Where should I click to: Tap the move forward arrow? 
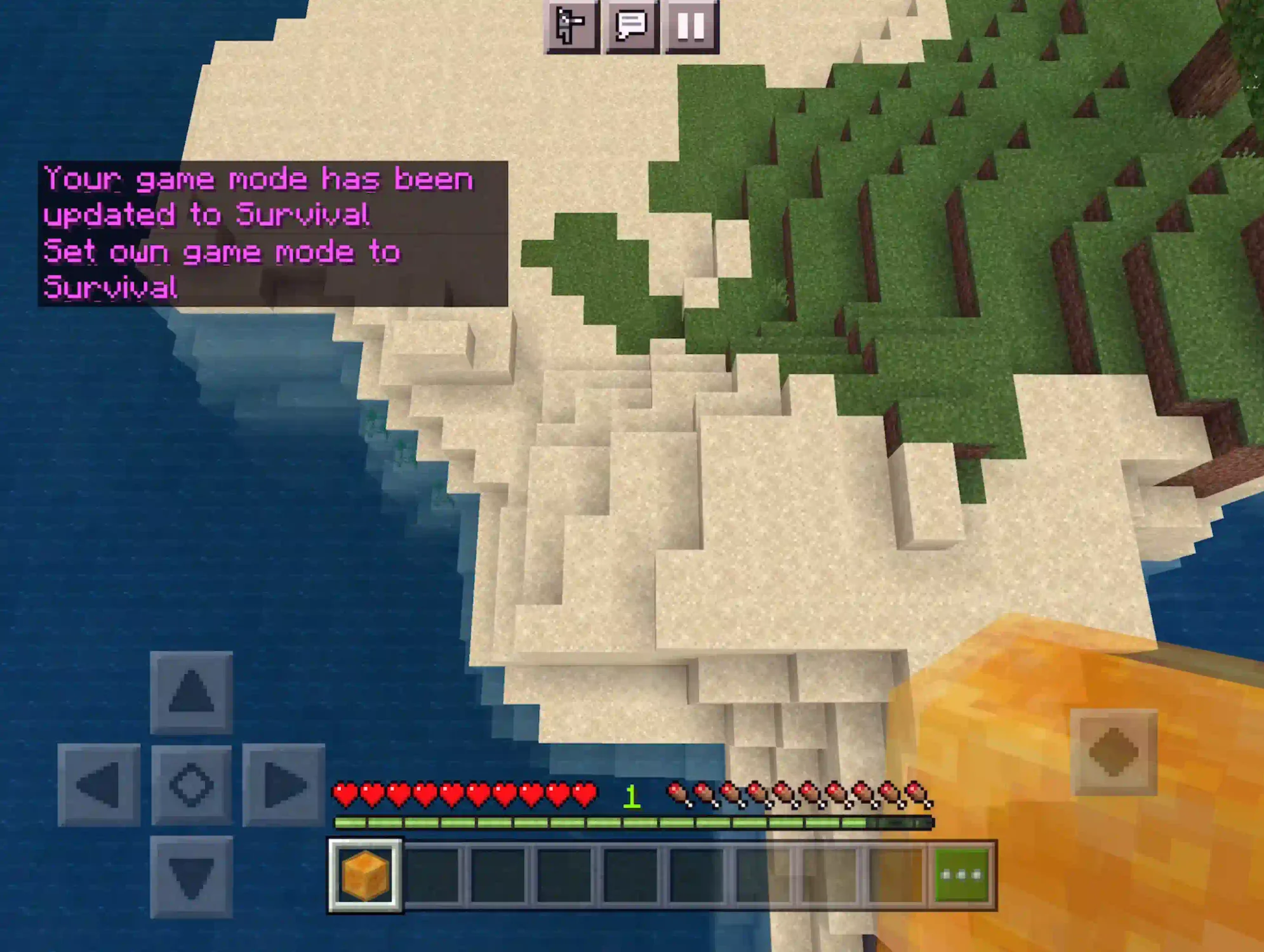tap(191, 692)
